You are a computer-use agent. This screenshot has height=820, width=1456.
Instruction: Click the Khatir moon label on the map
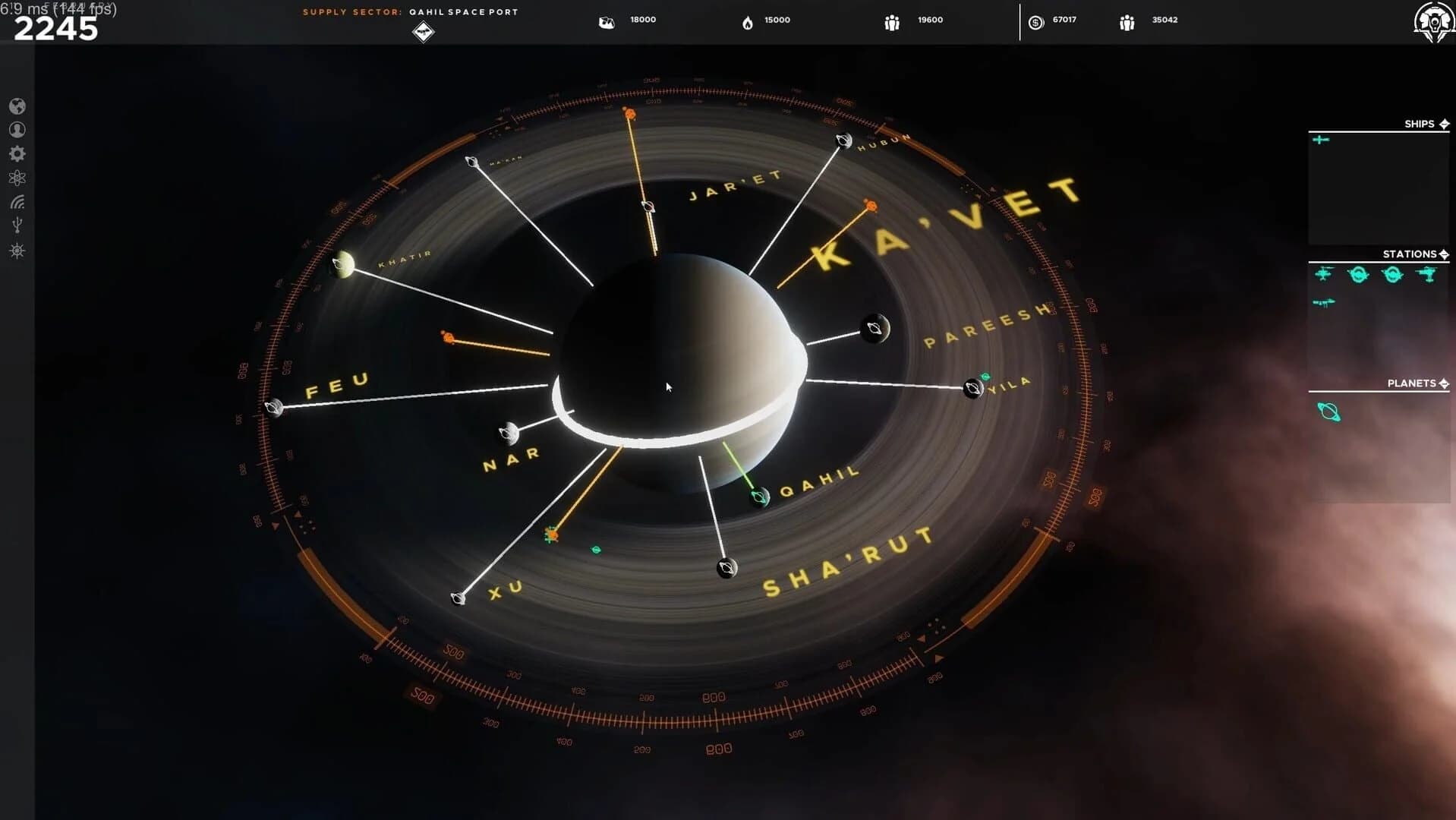403,255
